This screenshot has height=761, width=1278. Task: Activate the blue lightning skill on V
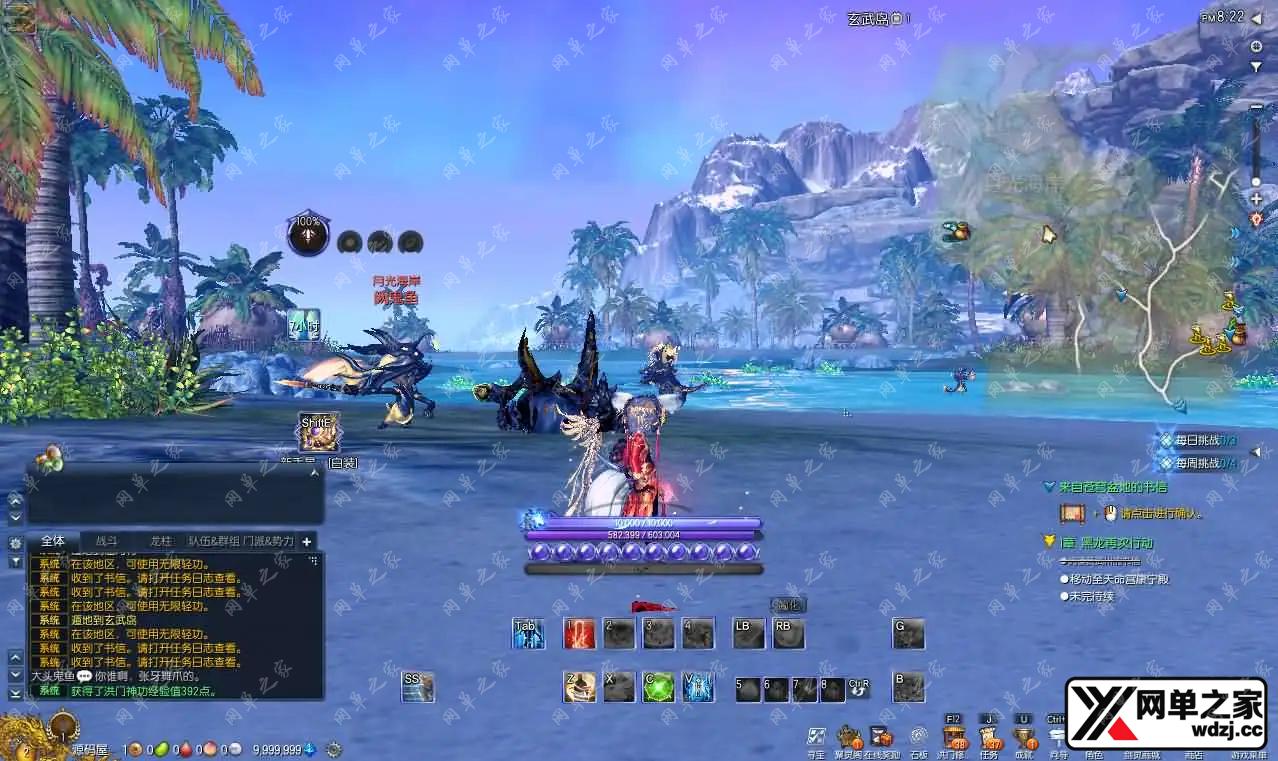[697, 687]
